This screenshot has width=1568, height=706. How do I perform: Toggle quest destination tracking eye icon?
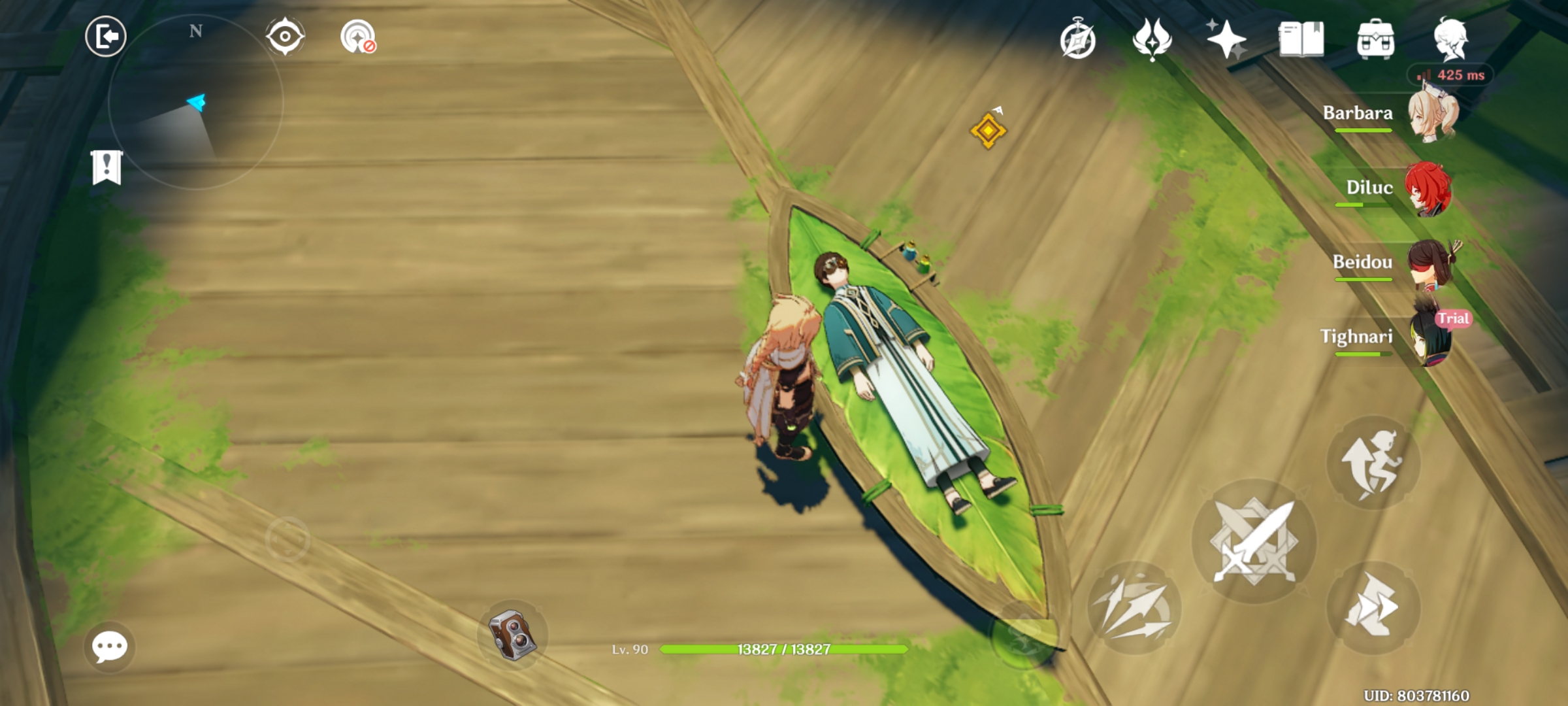click(284, 37)
